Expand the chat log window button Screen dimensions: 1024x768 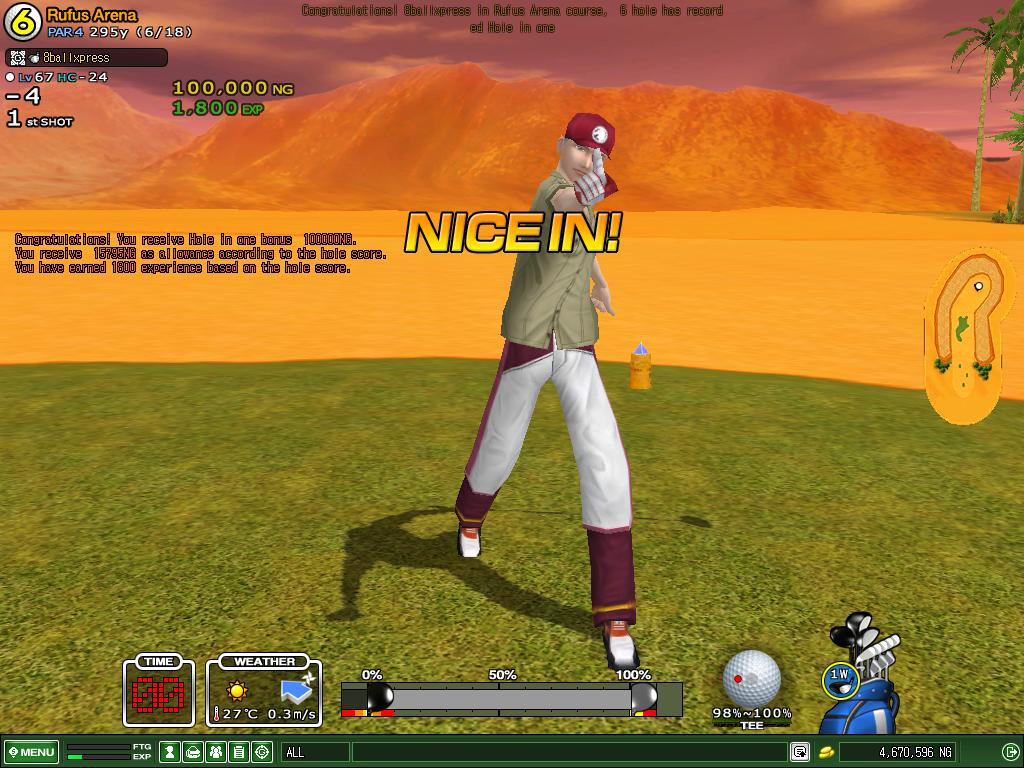[800, 752]
